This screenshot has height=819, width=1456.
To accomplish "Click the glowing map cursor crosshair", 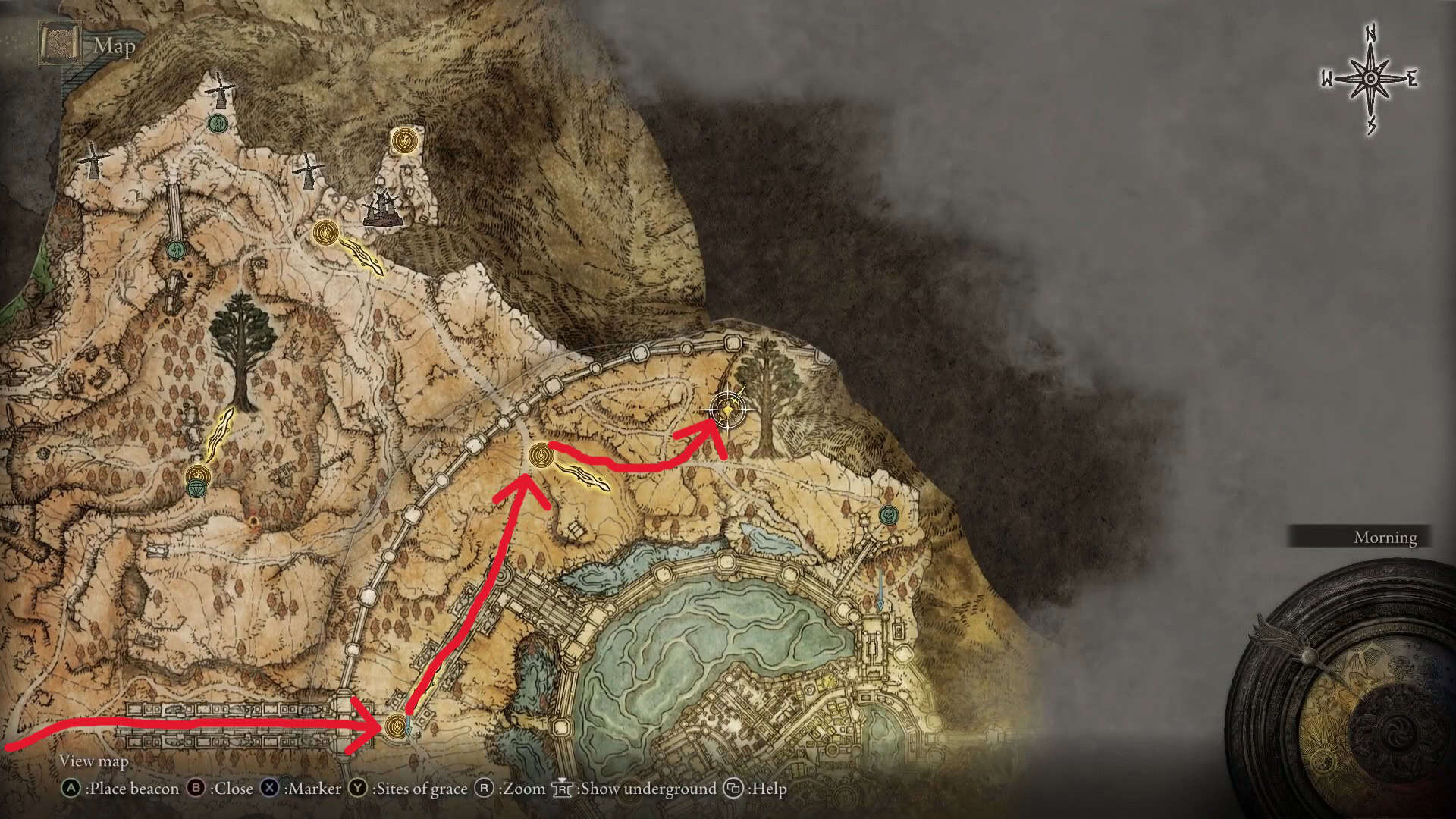I will click(x=728, y=410).
